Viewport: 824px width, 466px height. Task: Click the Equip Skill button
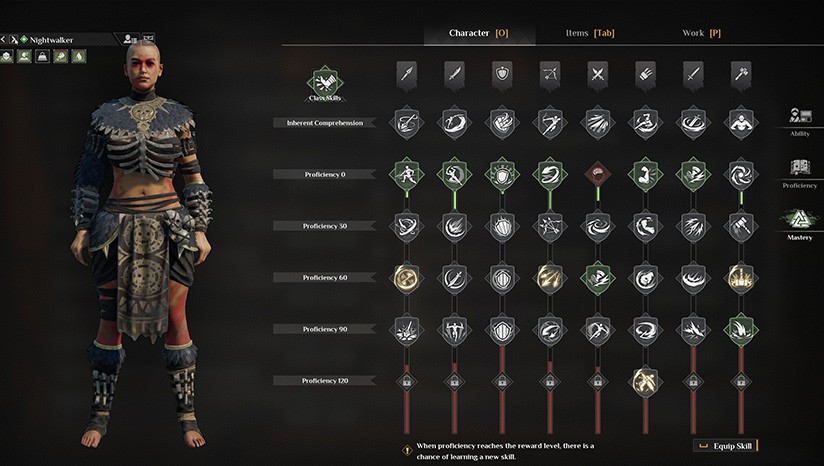point(725,445)
